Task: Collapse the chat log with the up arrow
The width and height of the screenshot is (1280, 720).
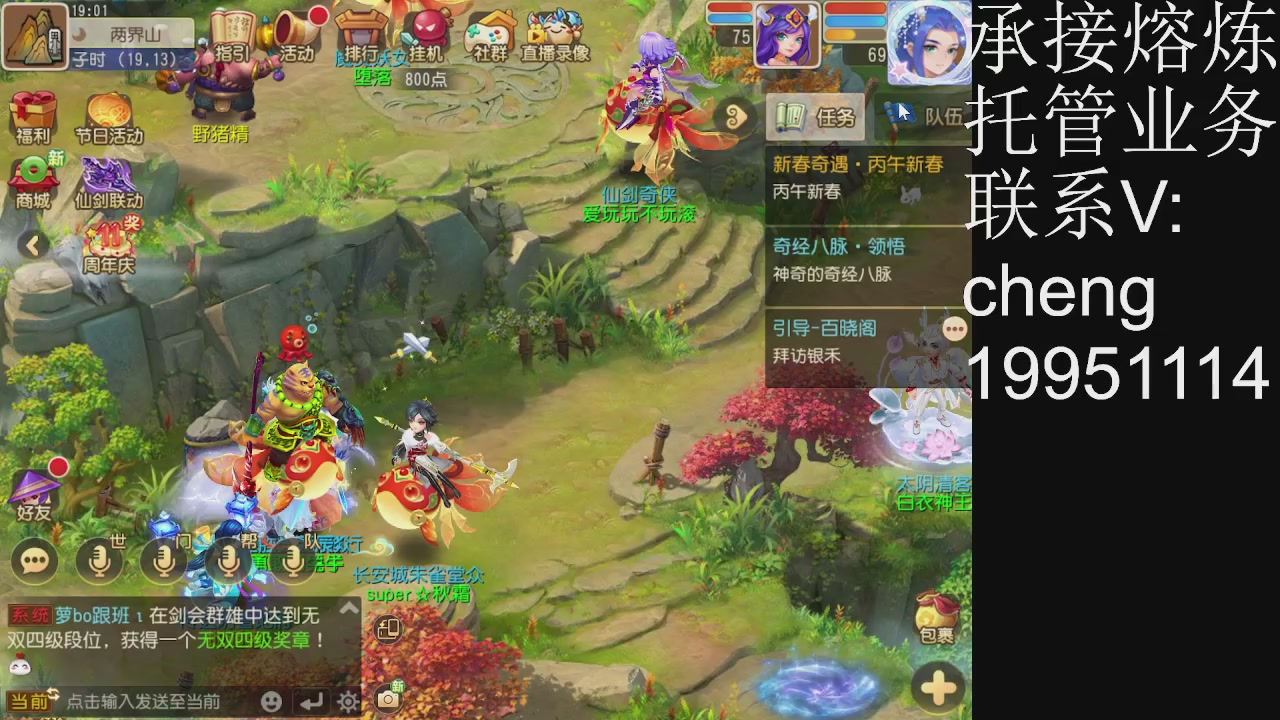Action: tap(348, 605)
